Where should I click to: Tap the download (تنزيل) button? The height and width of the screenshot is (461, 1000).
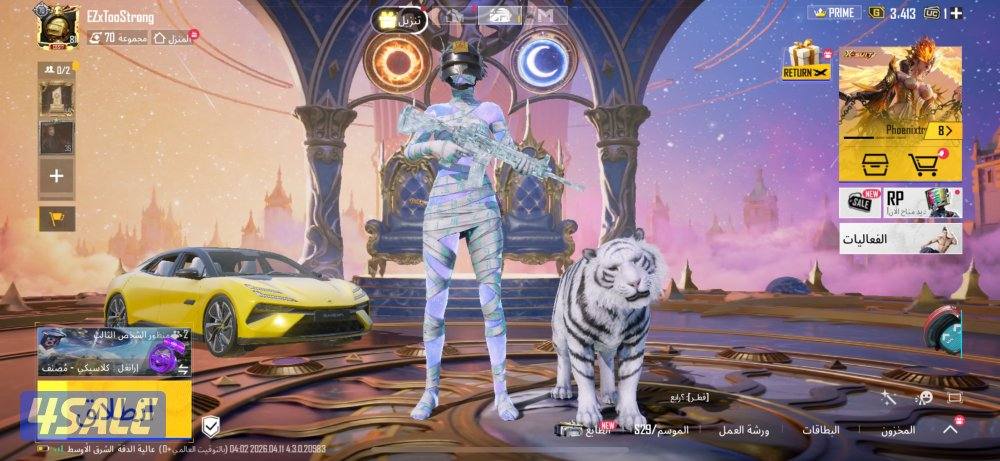coord(399,18)
